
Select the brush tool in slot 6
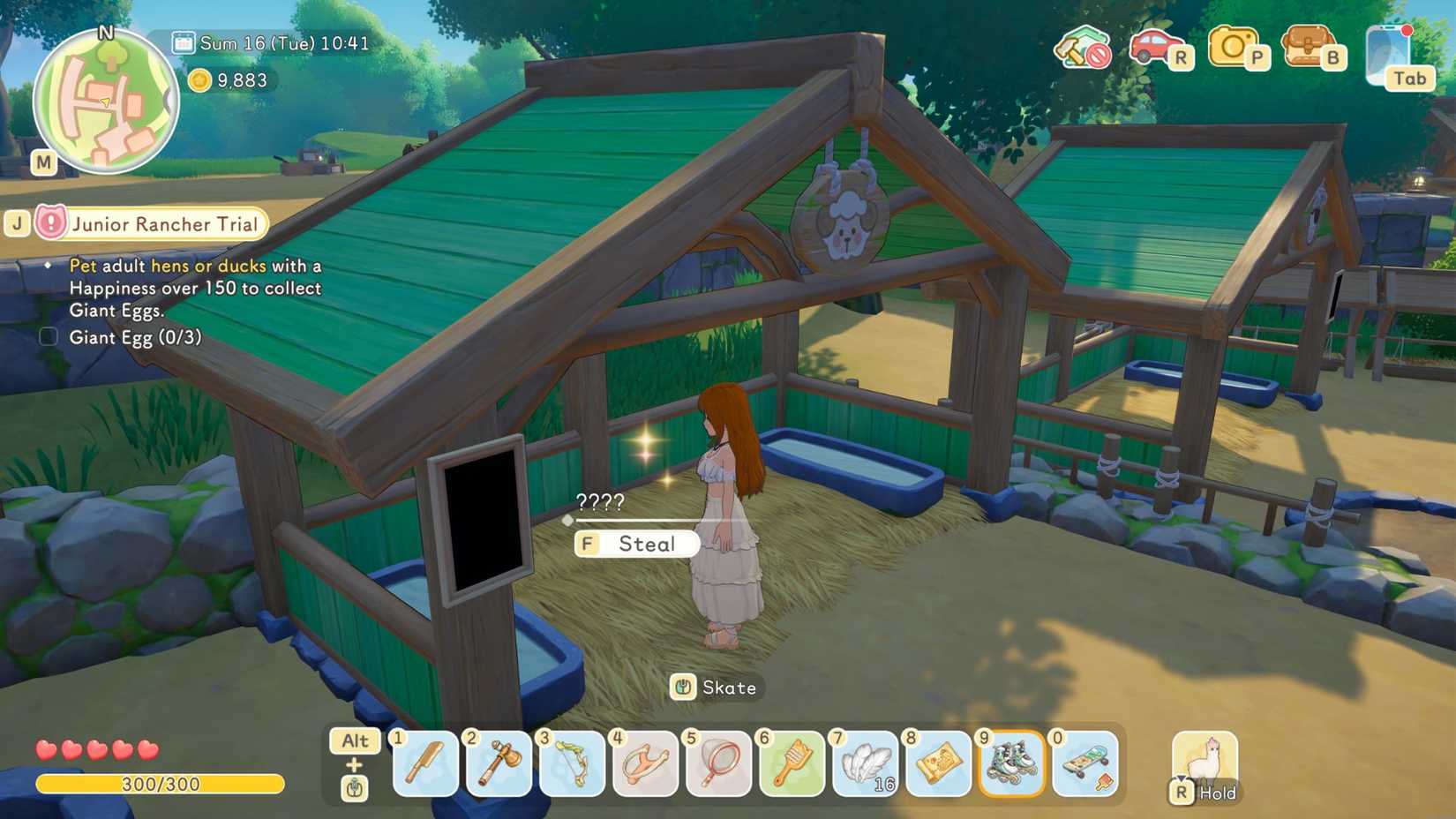pyautogui.click(x=790, y=764)
